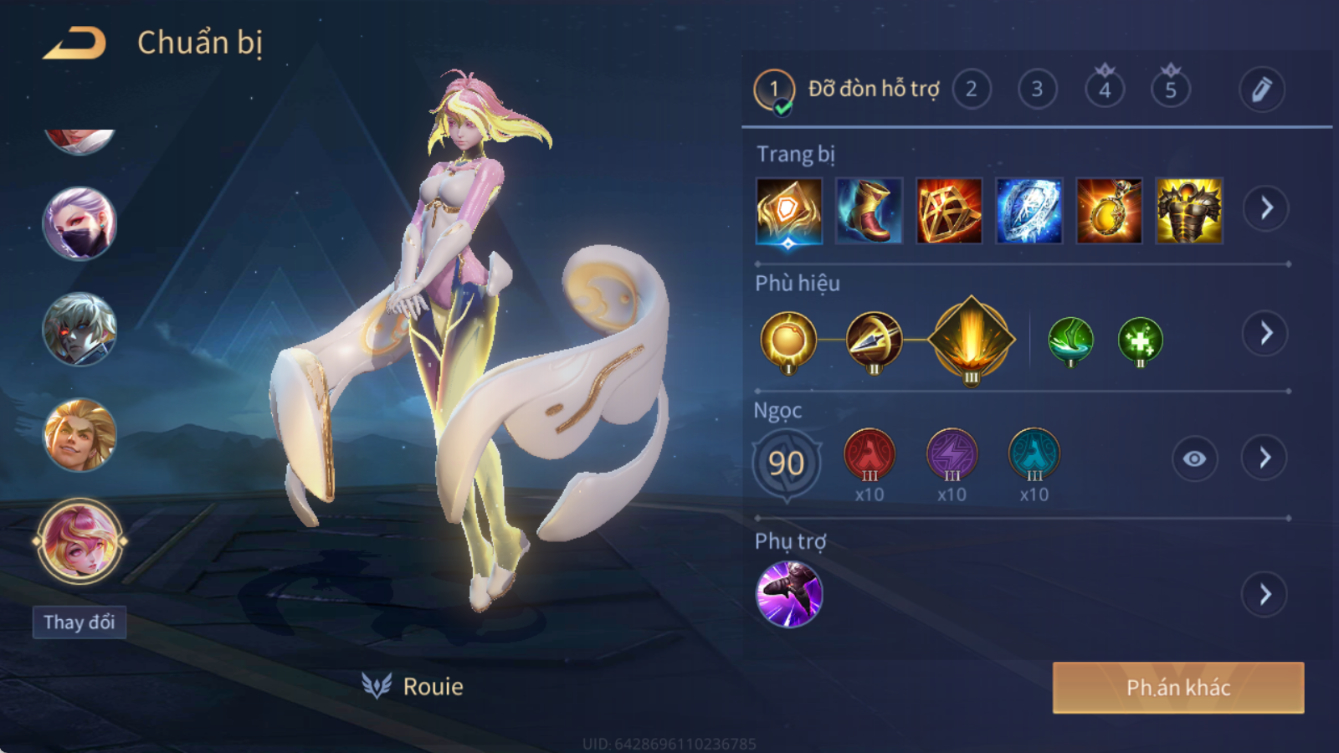Select the boots equipment item
Screen dimensions: 1339x753
pyautogui.click(x=869, y=211)
